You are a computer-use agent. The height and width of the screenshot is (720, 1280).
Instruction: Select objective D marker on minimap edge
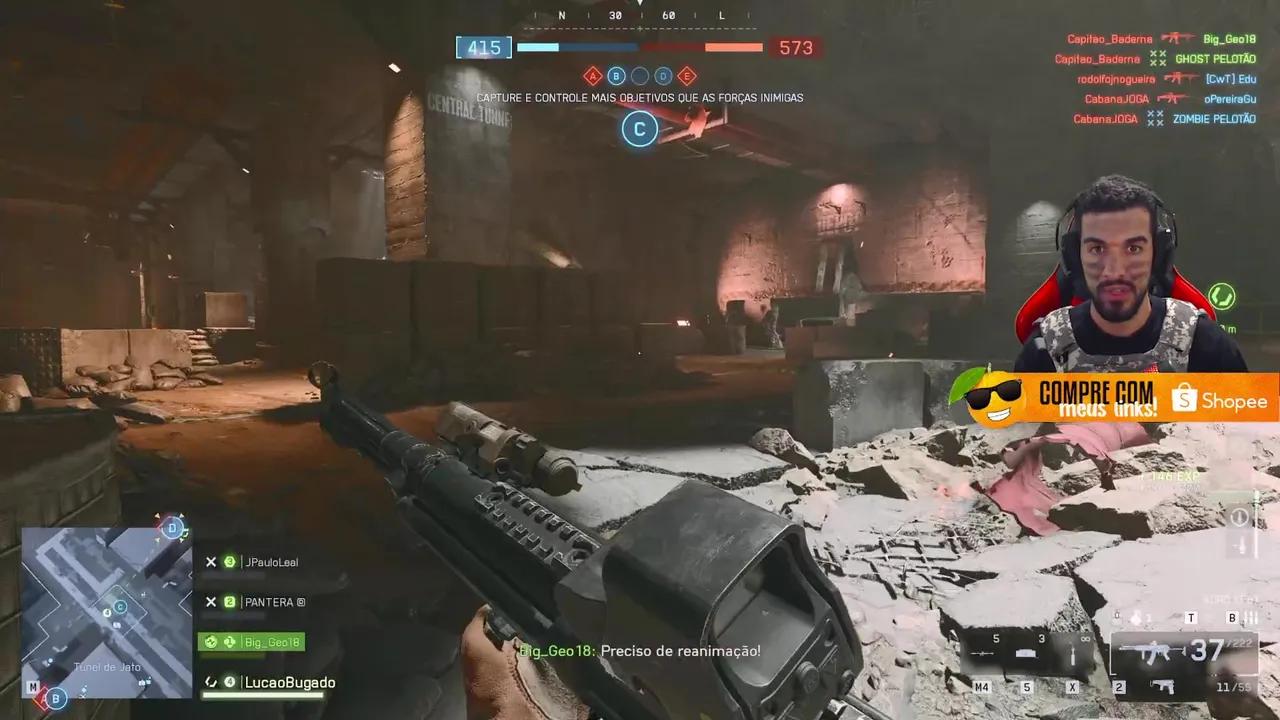(x=173, y=527)
